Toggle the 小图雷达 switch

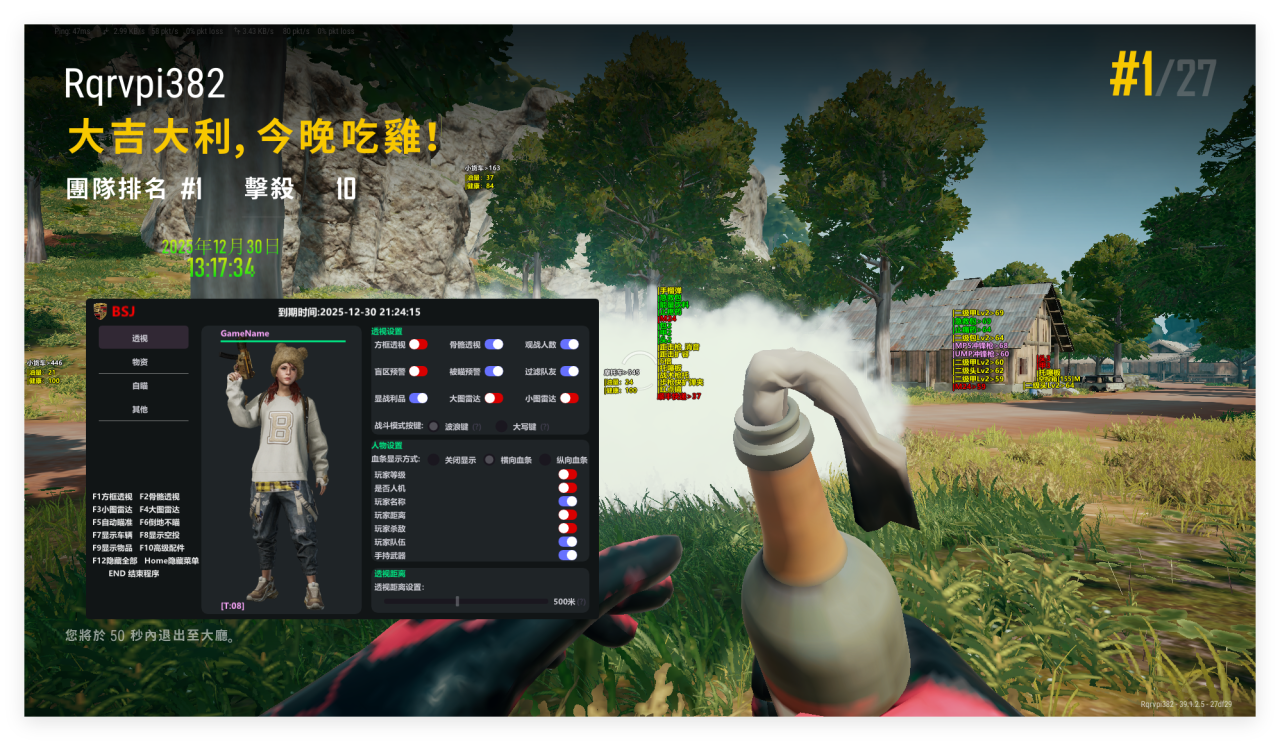pyautogui.click(x=569, y=398)
